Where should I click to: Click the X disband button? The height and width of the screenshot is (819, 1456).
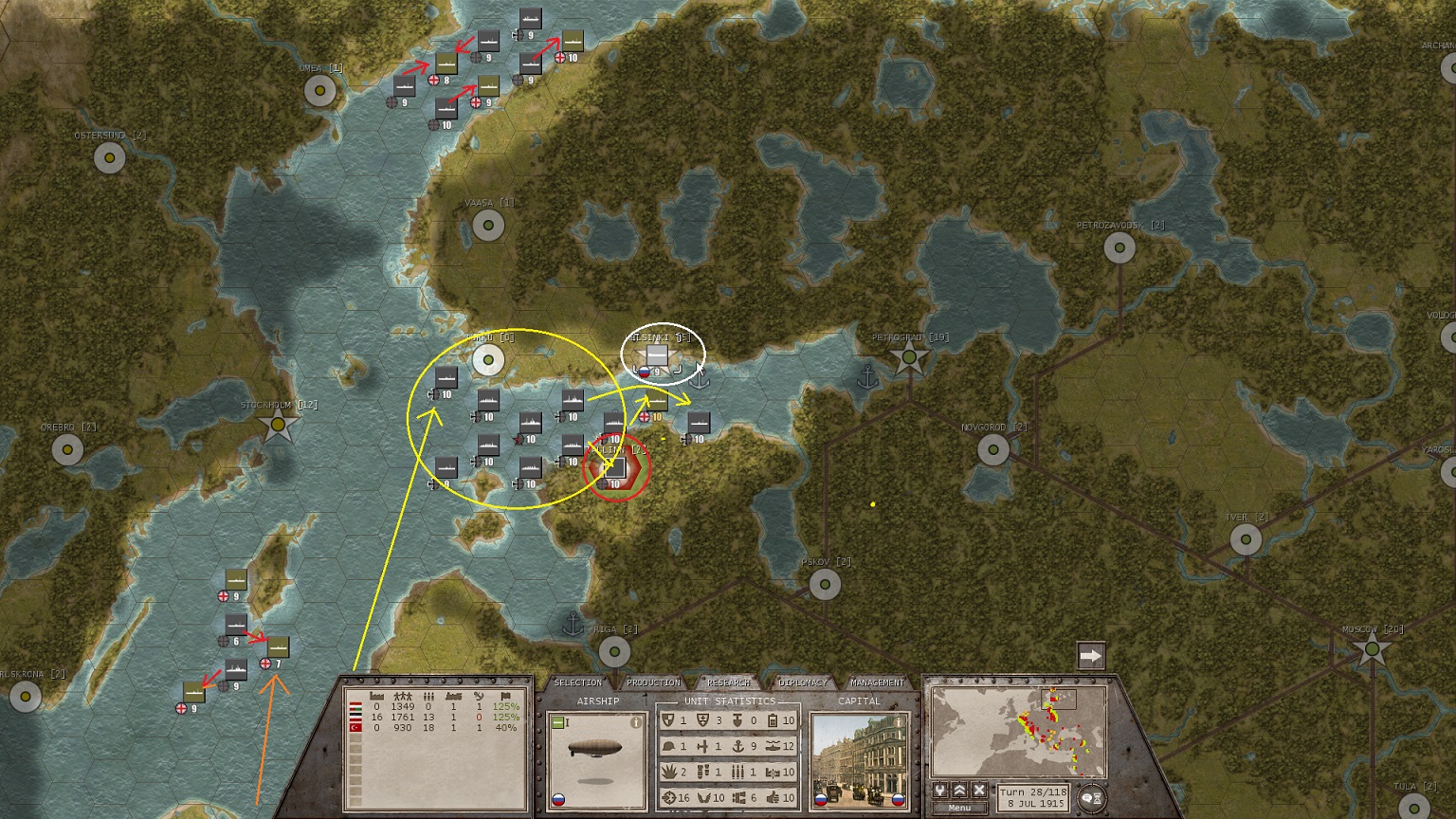pos(979,791)
